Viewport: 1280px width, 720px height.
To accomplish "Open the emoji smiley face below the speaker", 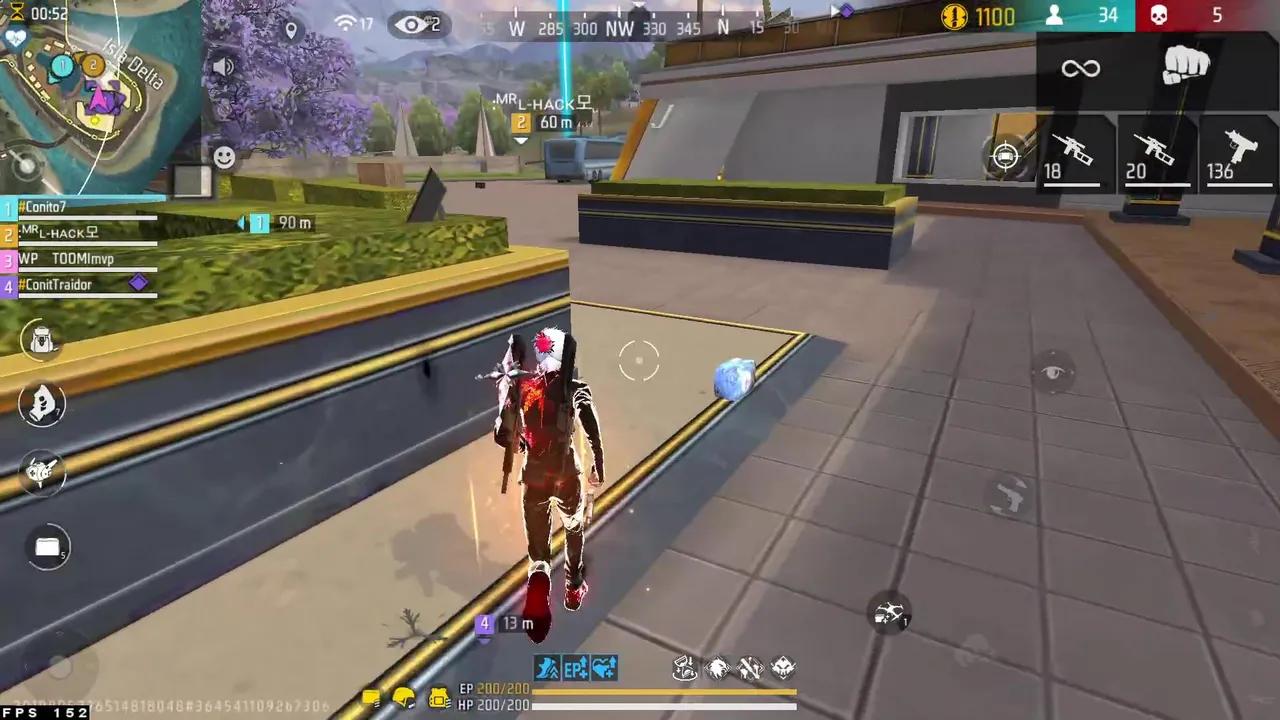I will point(224,157).
